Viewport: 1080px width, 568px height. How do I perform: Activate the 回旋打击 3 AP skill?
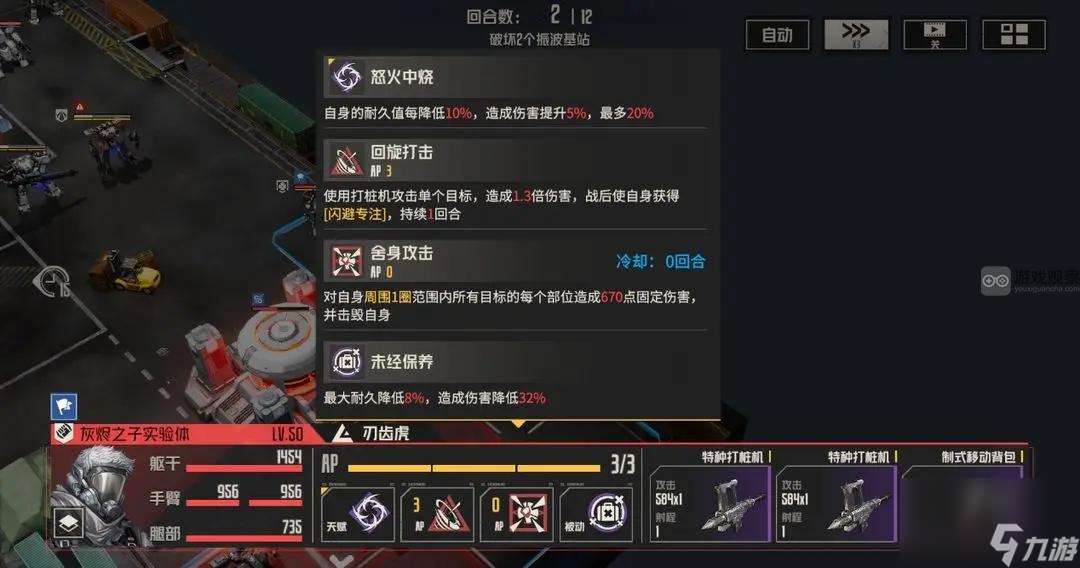pyautogui.click(x=437, y=513)
